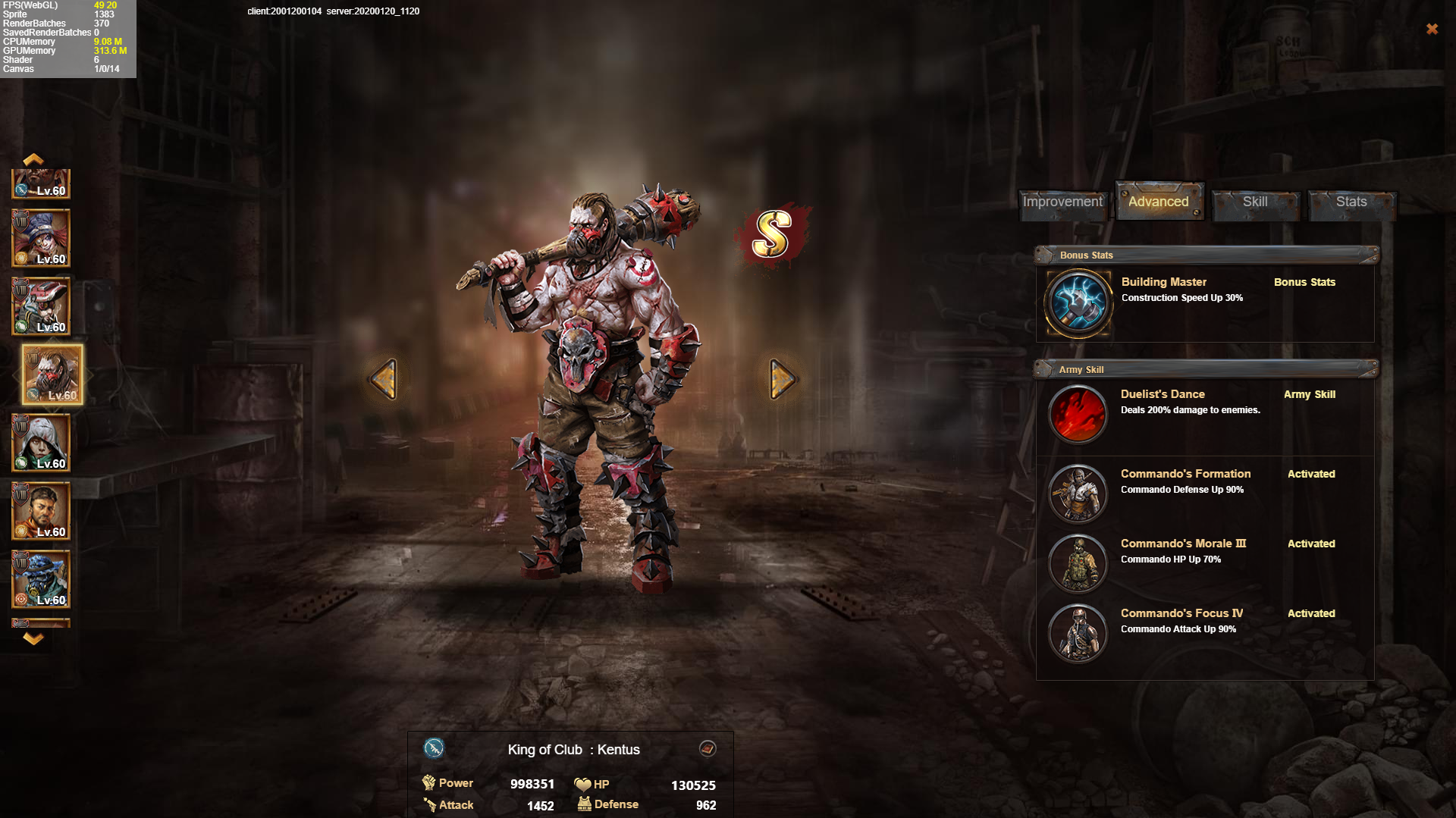Choose the hero wearing the red-and-white helmet
The width and height of the screenshot is (1456, 818).
pyautogui.click(x=41, y=306)
